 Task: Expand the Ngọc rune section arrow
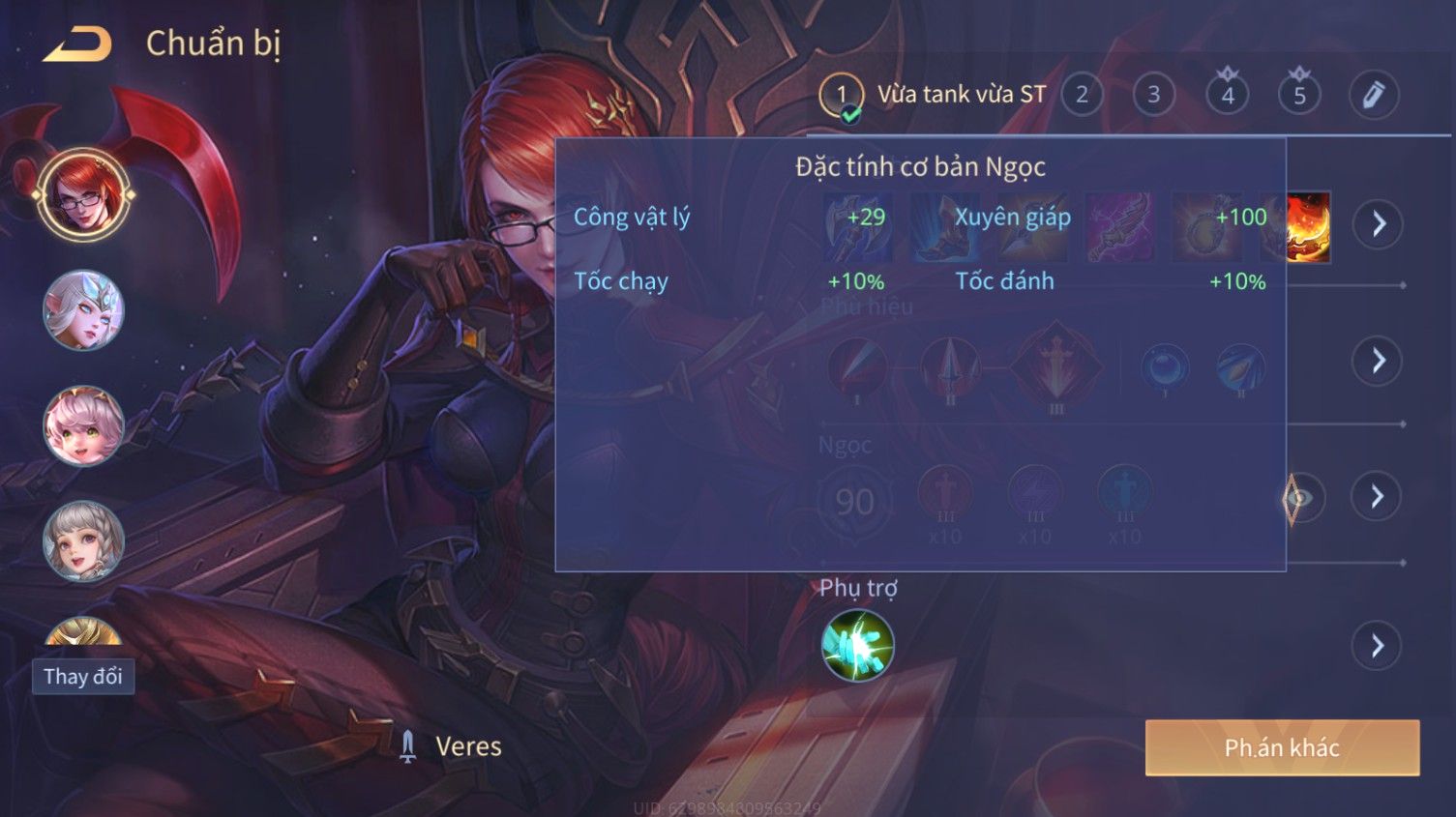(1378, 497)
